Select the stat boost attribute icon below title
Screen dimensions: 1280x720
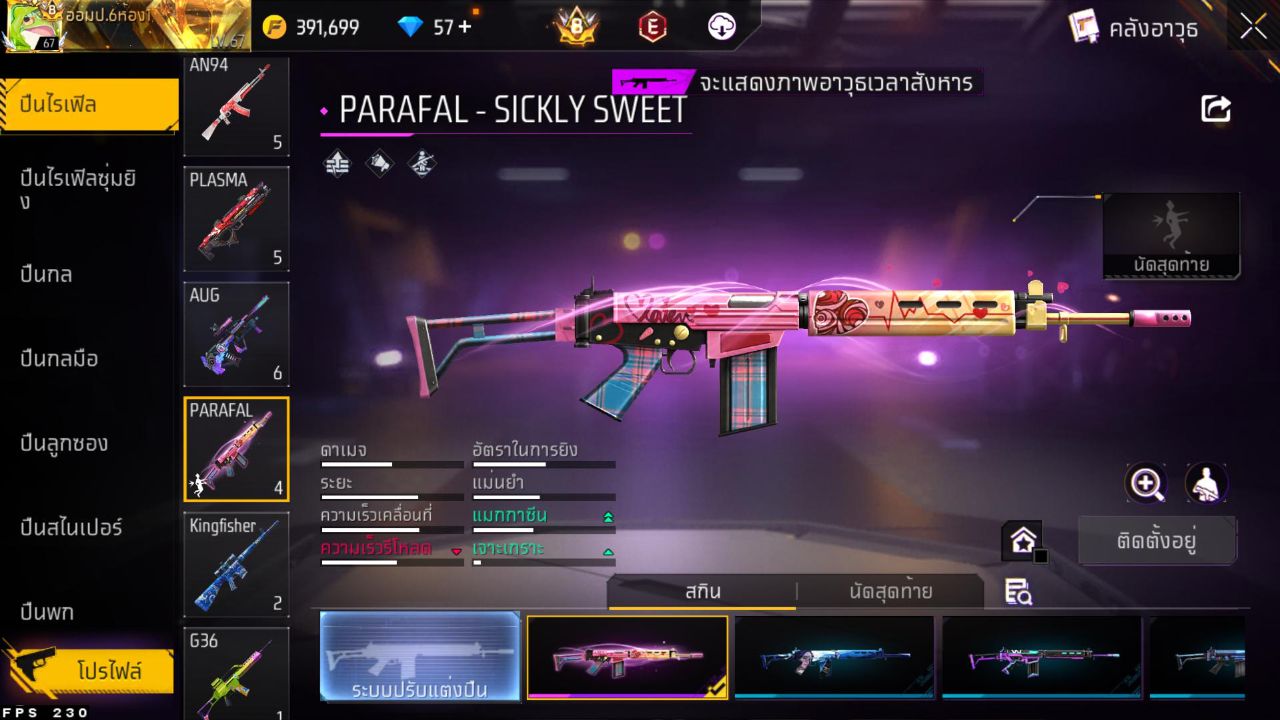coord(335,163)
